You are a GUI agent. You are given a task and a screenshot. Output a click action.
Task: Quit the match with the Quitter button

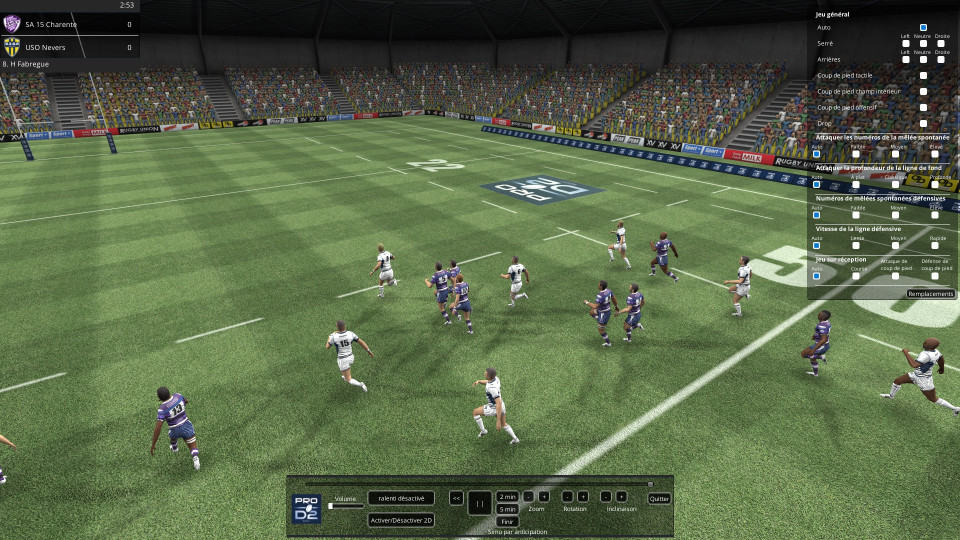click(x=659, y=498)
